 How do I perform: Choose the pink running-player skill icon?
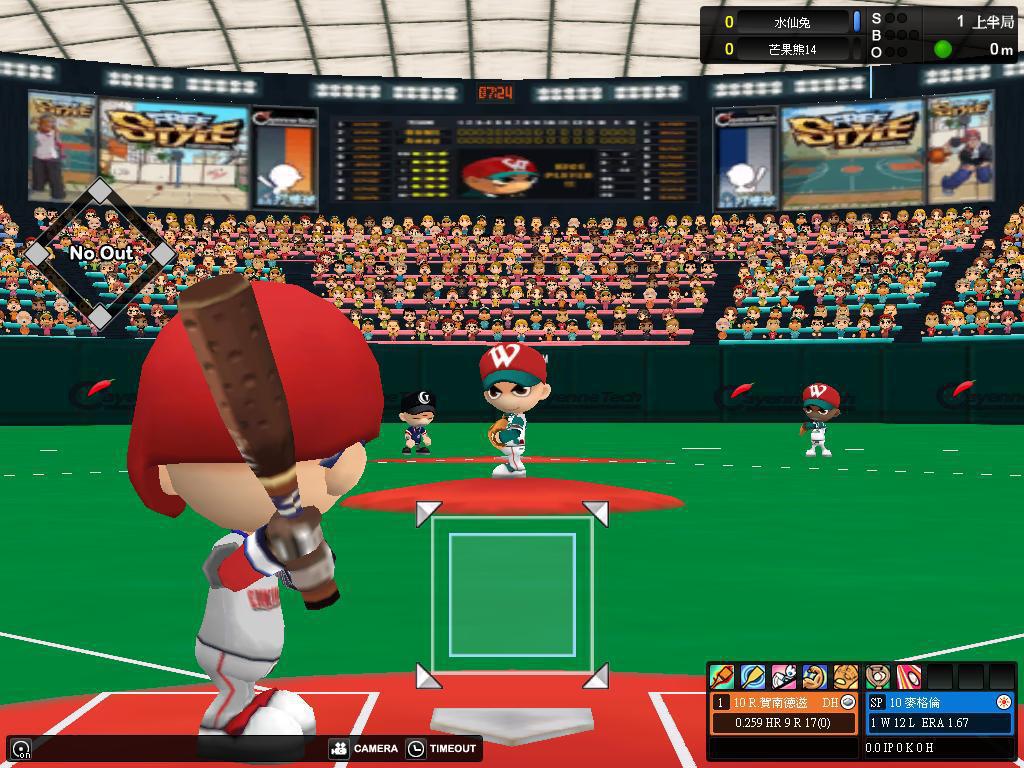[x=784, y=677]
